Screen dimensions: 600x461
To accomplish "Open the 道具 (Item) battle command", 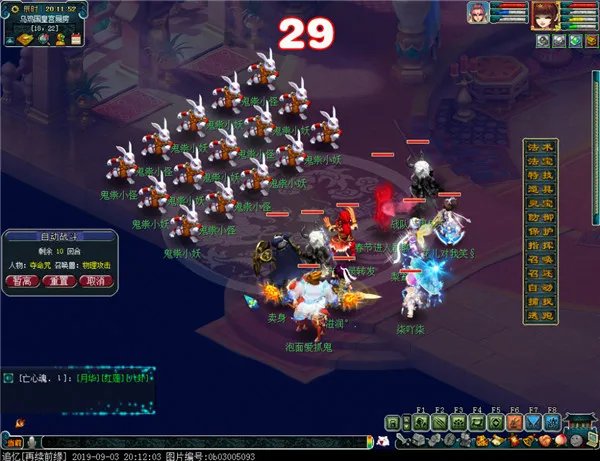I will pyautogui.click(x=541, y=189).
